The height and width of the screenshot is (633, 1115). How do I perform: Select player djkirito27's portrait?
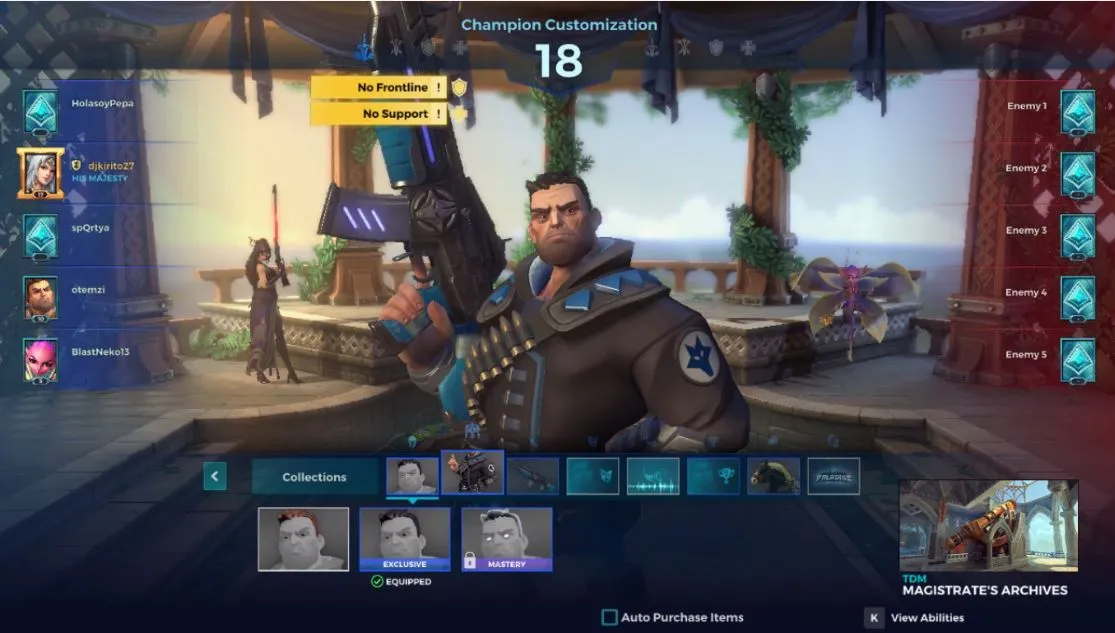(x=40, y=173)
